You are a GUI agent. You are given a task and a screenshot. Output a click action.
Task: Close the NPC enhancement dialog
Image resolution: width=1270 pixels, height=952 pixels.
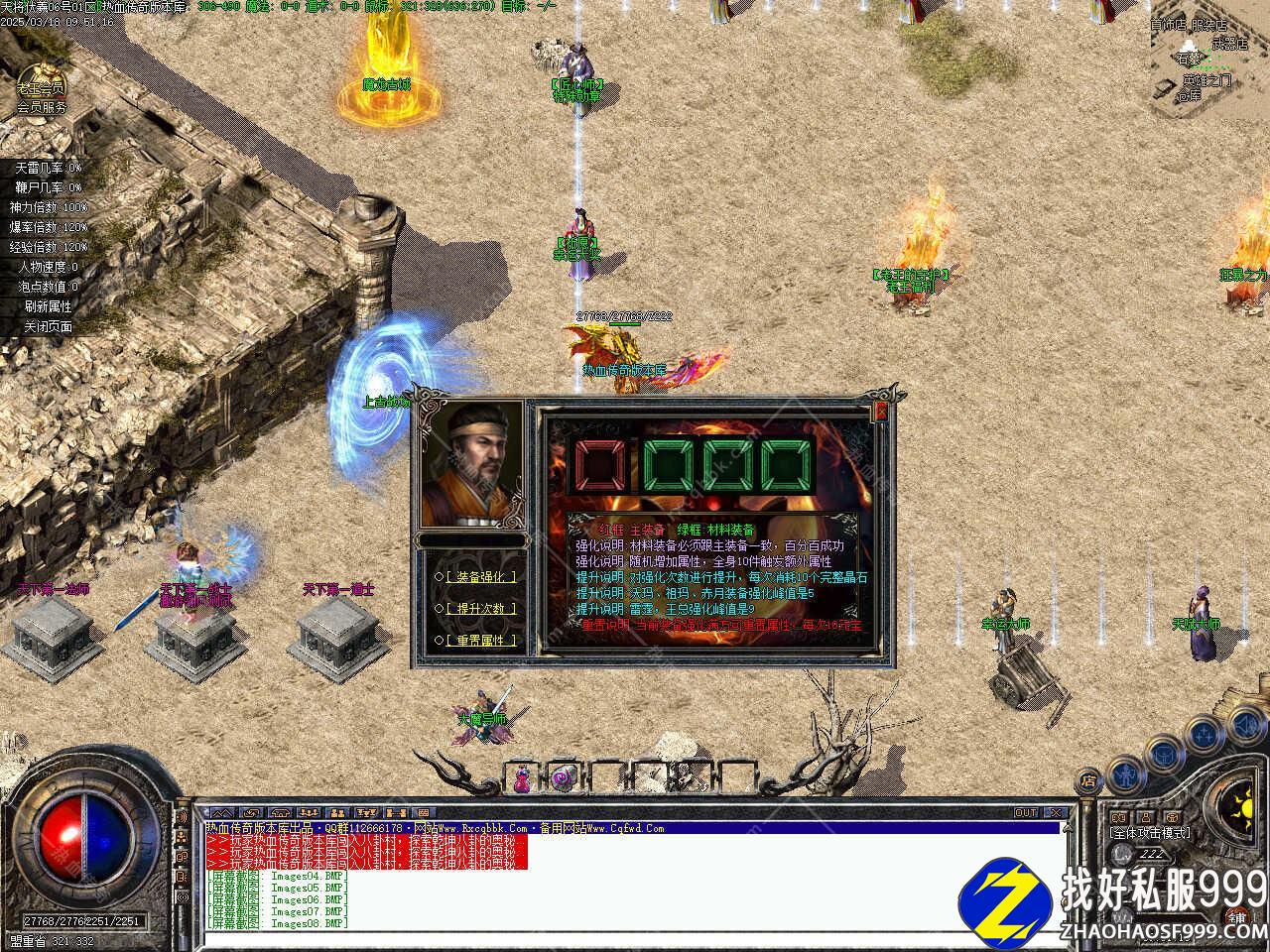coord(880,412)
